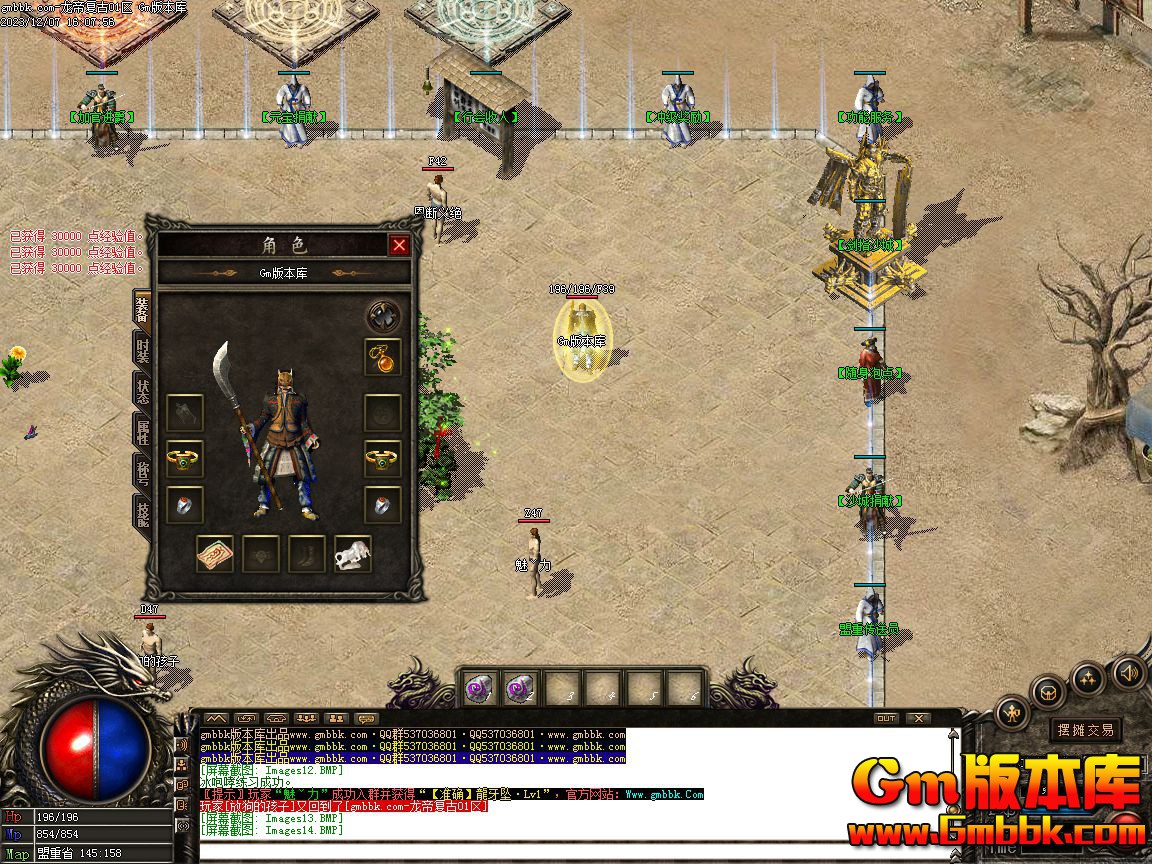Open the character figure round button
This screenshot has height=864, width=1152.
(x=1013, y=713)
